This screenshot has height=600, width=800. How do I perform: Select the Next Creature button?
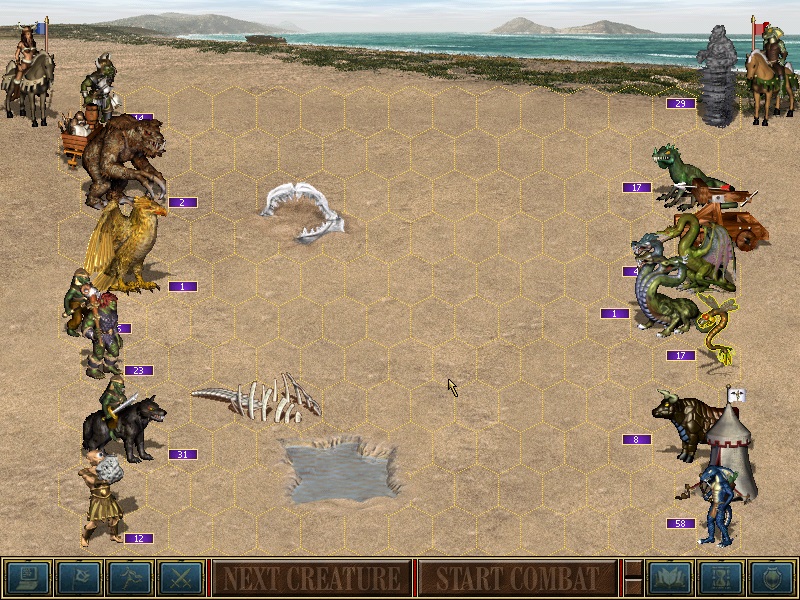point(311,578)
